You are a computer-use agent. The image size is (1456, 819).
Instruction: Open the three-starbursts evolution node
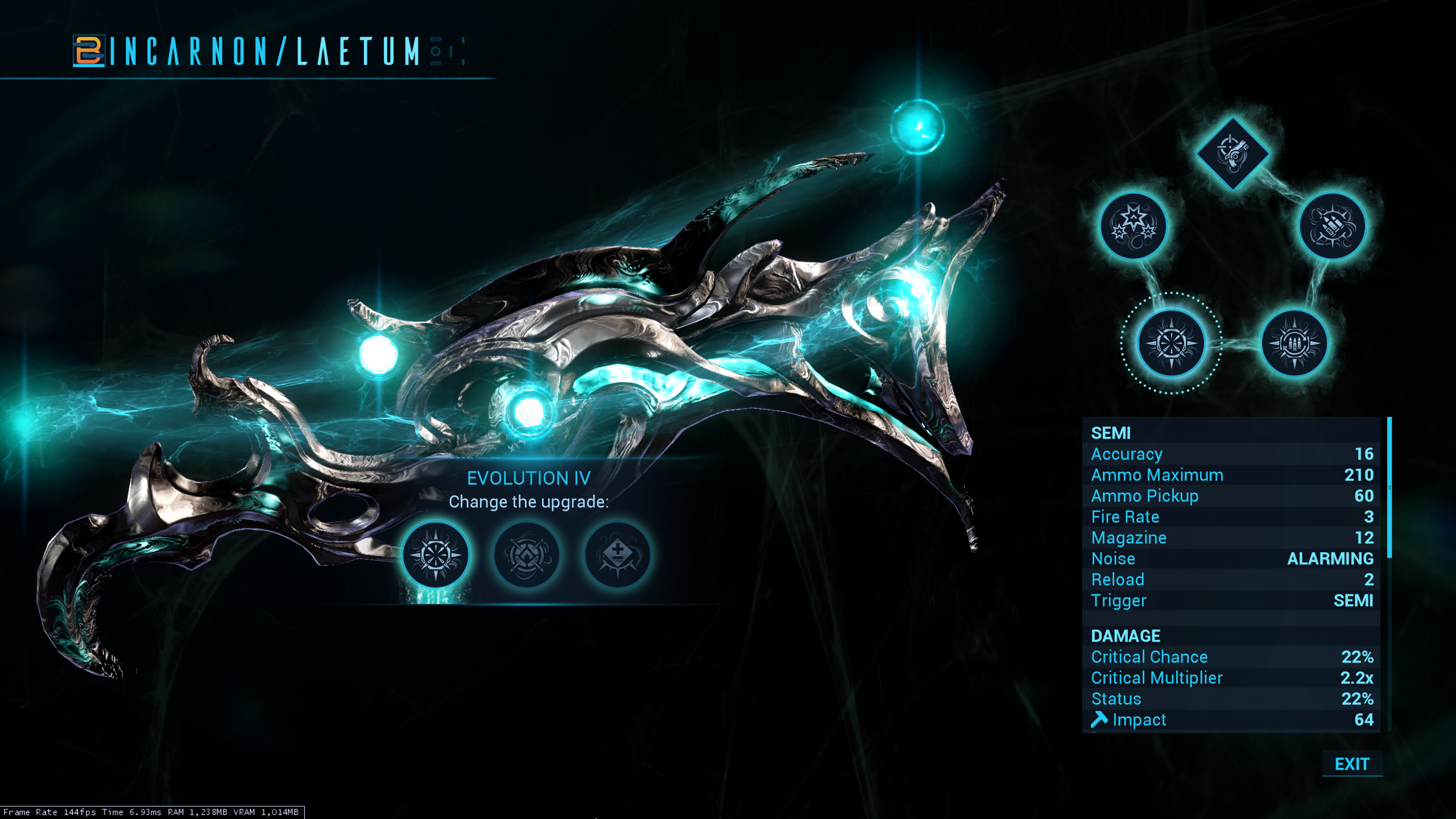(1134, 226)
